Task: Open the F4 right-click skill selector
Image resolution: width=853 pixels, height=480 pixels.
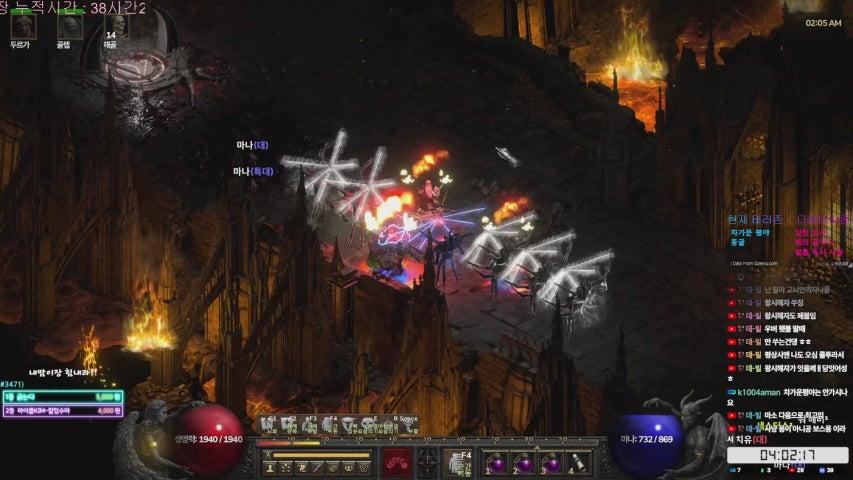Action: 457,462
